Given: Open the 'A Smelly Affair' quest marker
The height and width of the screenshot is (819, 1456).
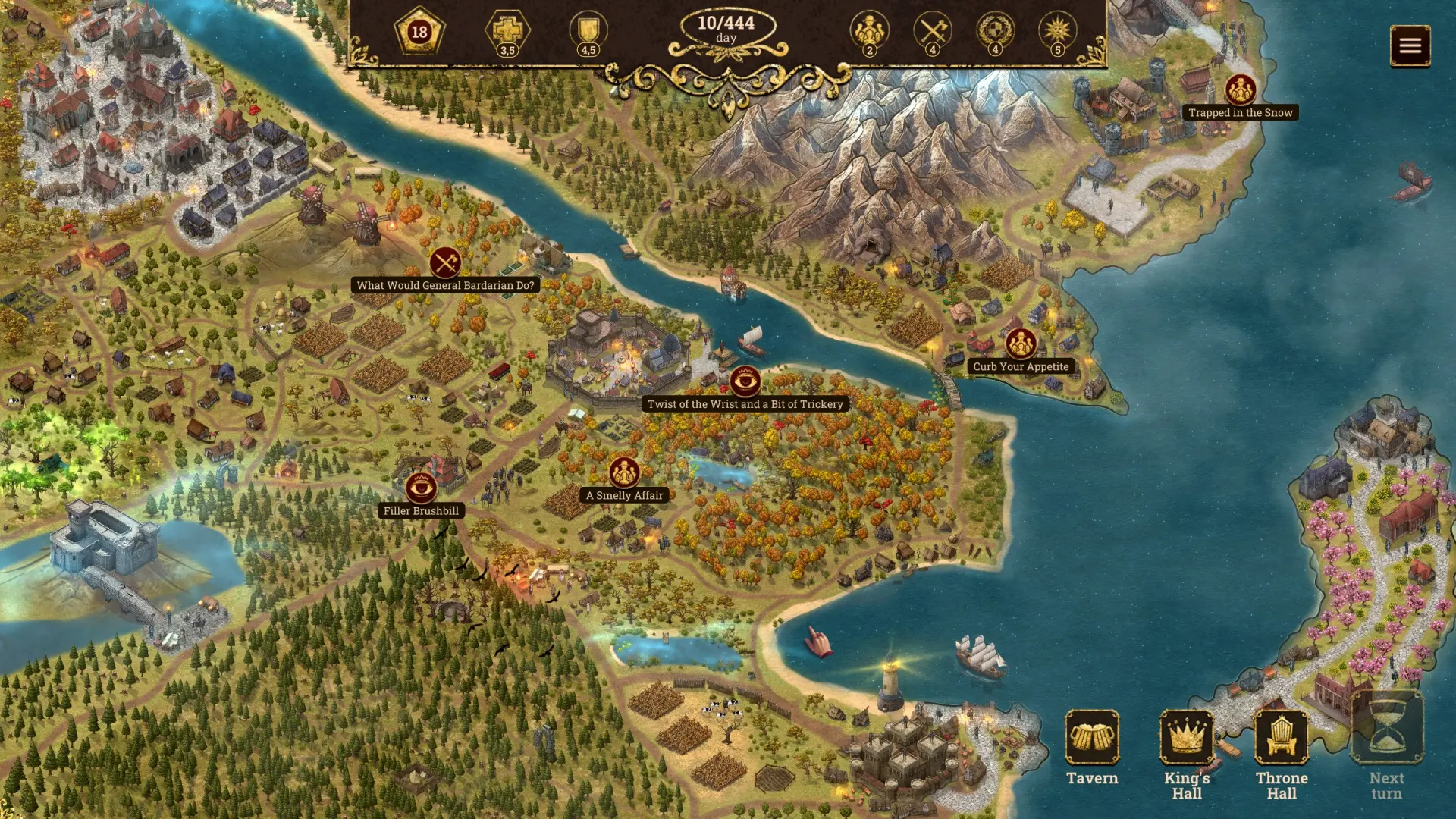Looking at the screenshot, I should 623,473.
